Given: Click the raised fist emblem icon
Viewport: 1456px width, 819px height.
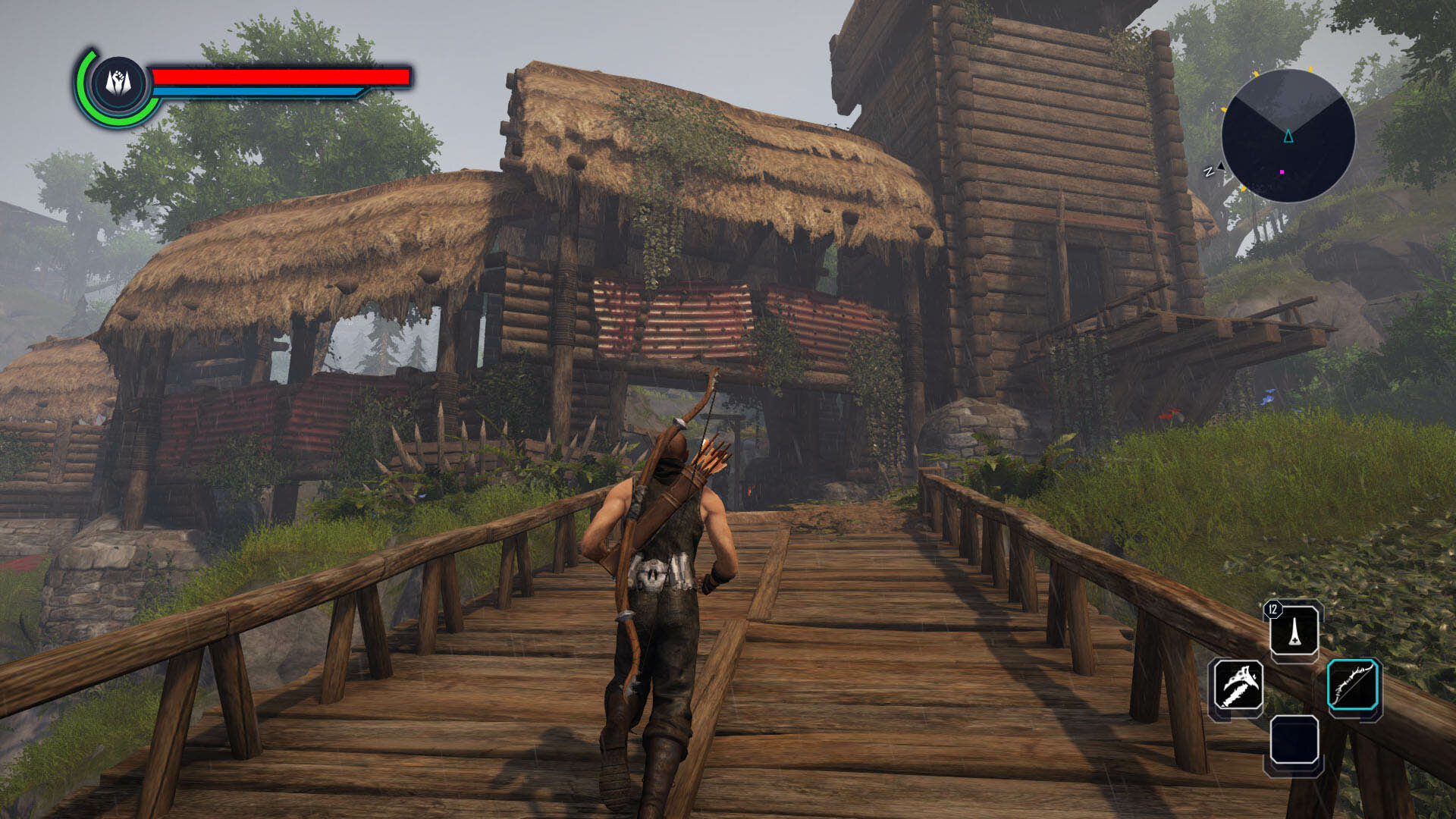Looking at the screenshot, I should click(x=118, y=82).
